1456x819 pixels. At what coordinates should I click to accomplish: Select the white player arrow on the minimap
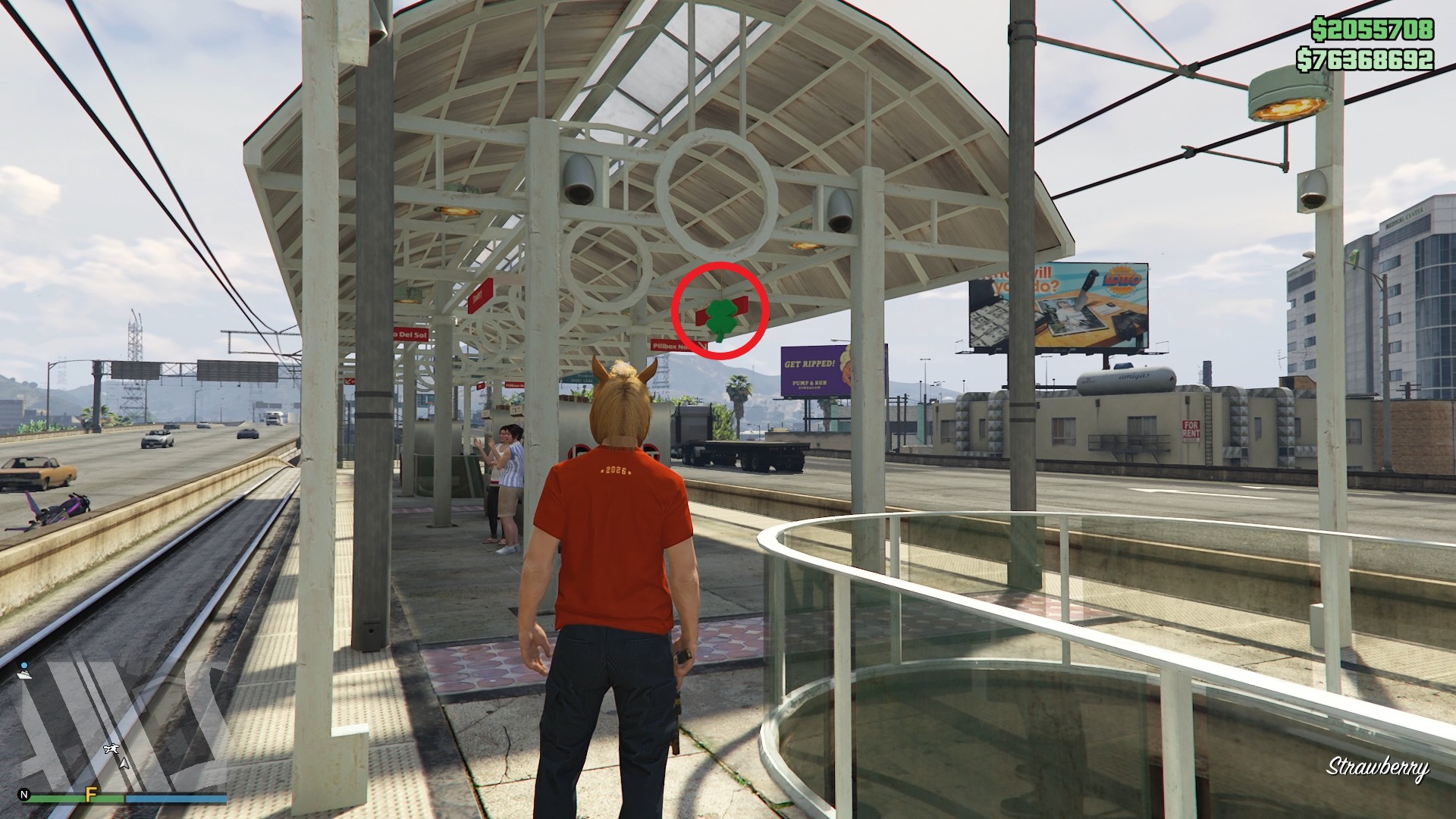[x=124, y=764]
